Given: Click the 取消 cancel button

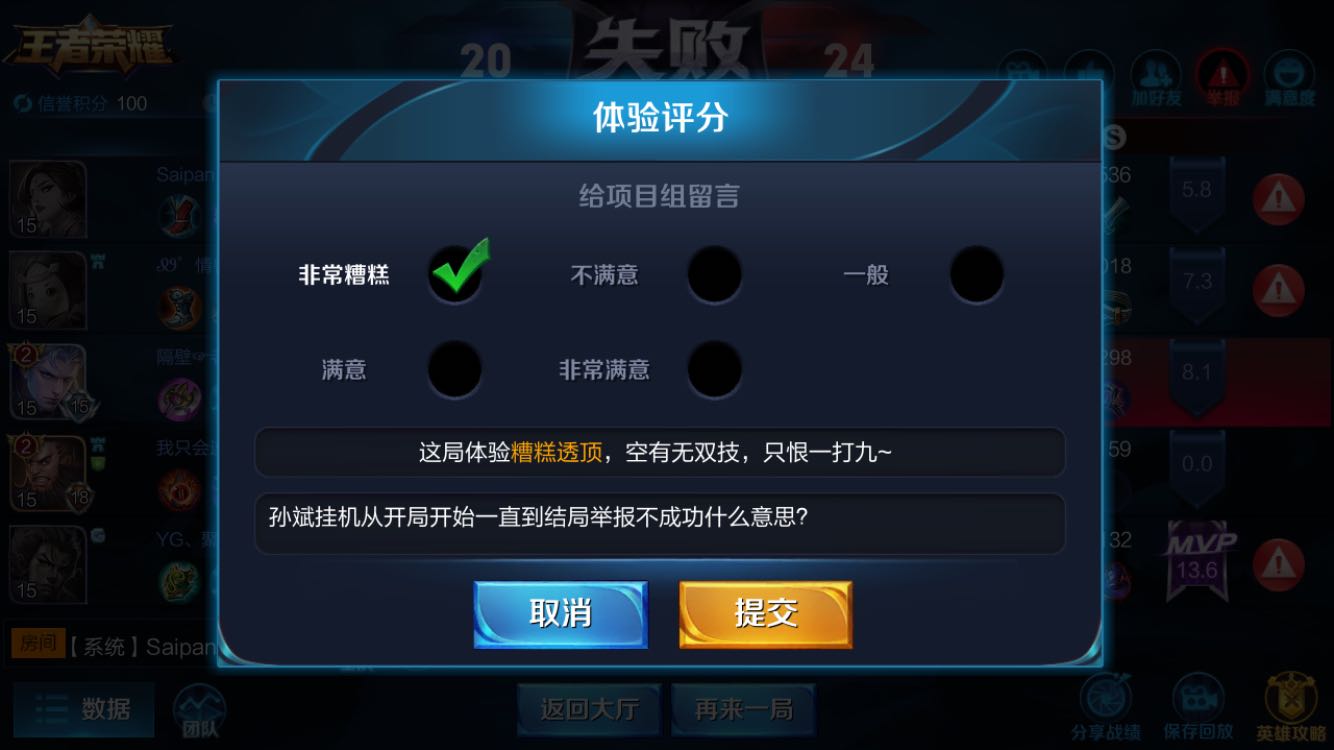Looking at the screenshot, I should (561, 613).
